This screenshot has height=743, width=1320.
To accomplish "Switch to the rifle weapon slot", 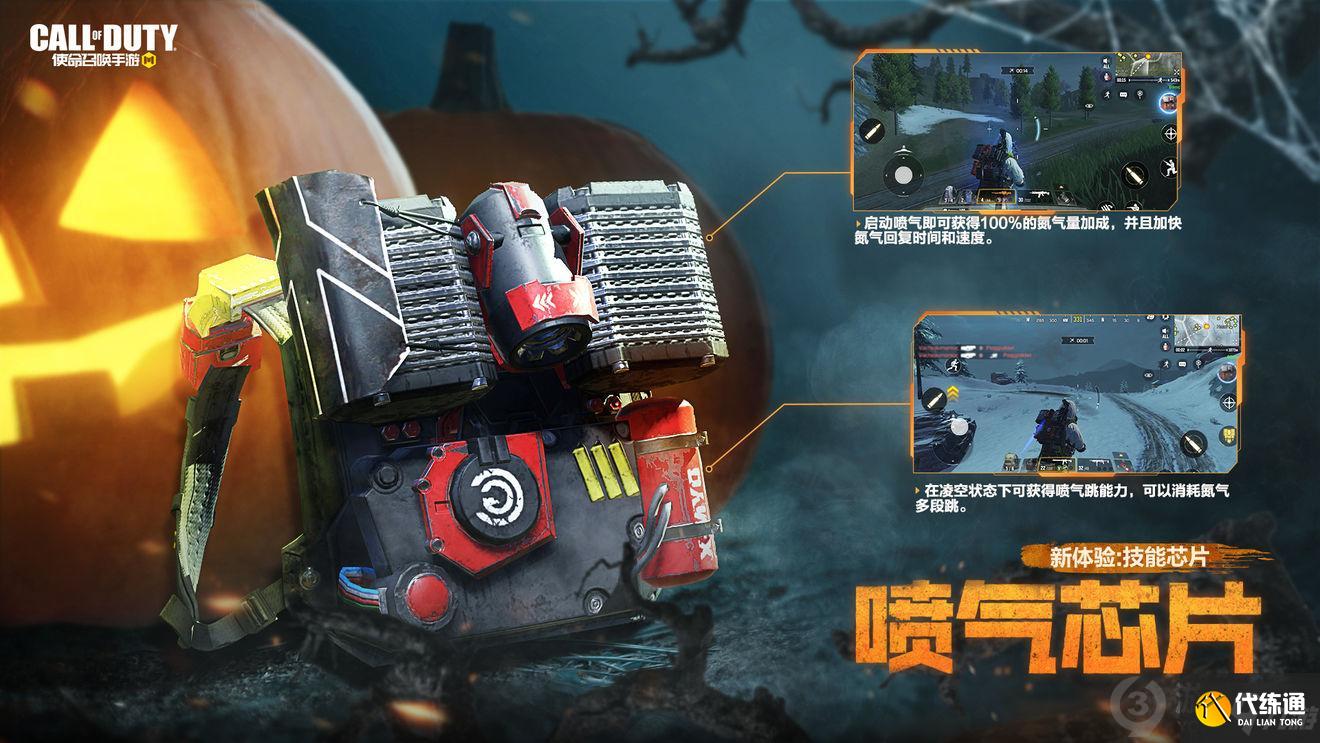I will [x=1040, y=196].
